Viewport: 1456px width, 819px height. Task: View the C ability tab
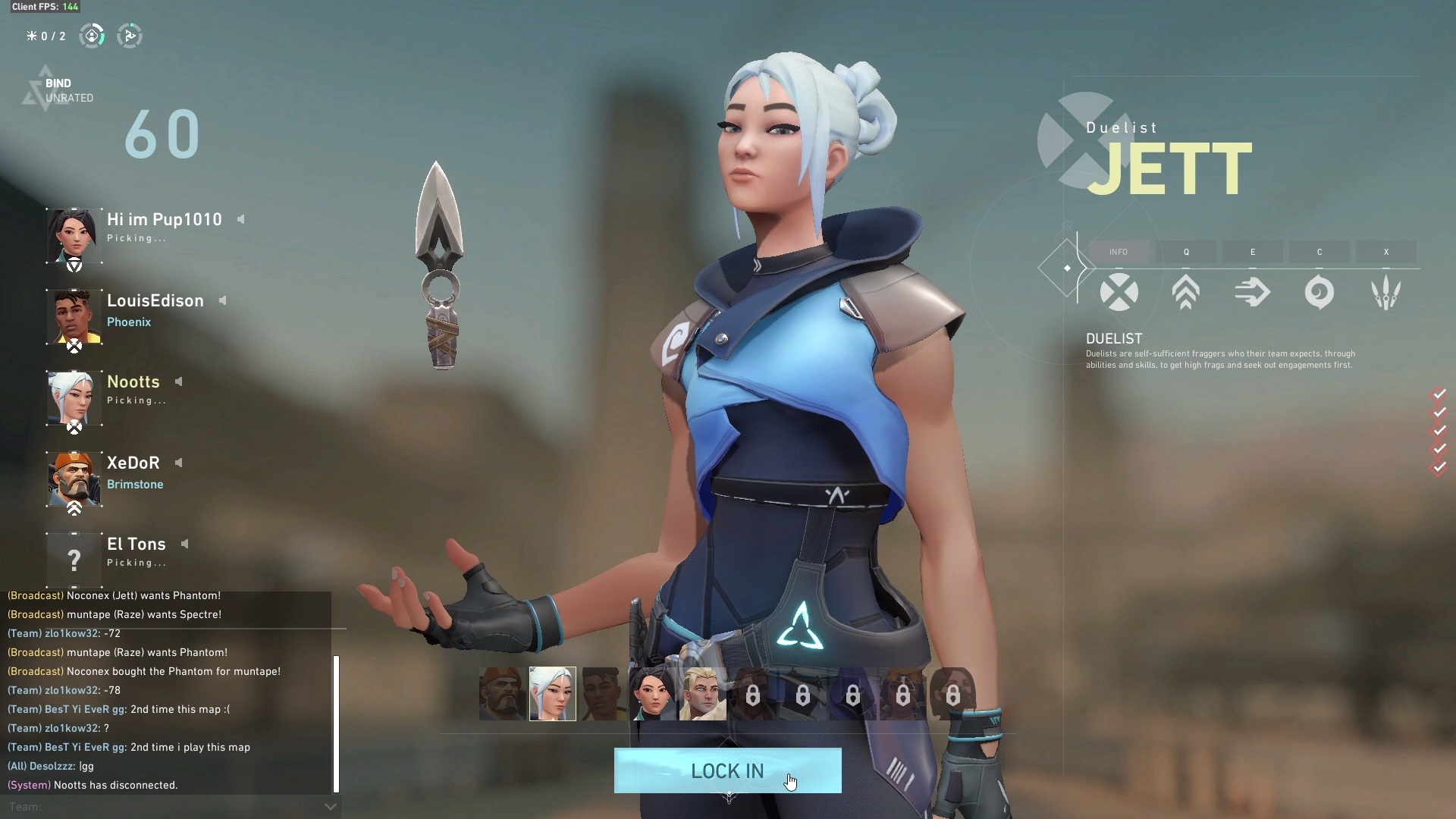tap(1319, 252)
